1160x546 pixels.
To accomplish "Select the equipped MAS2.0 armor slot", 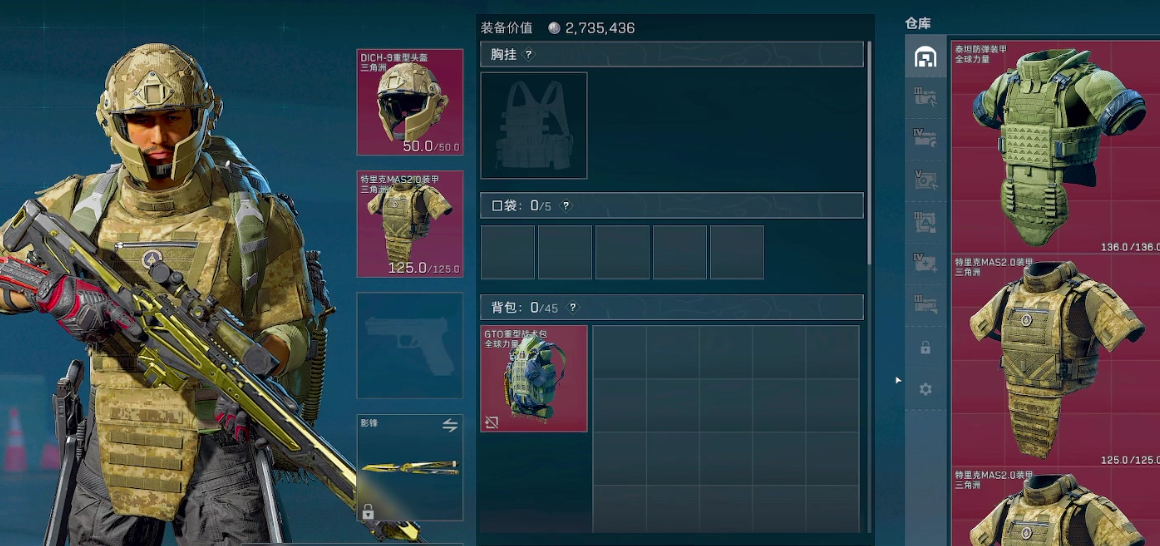I will [x=410, y=224].
